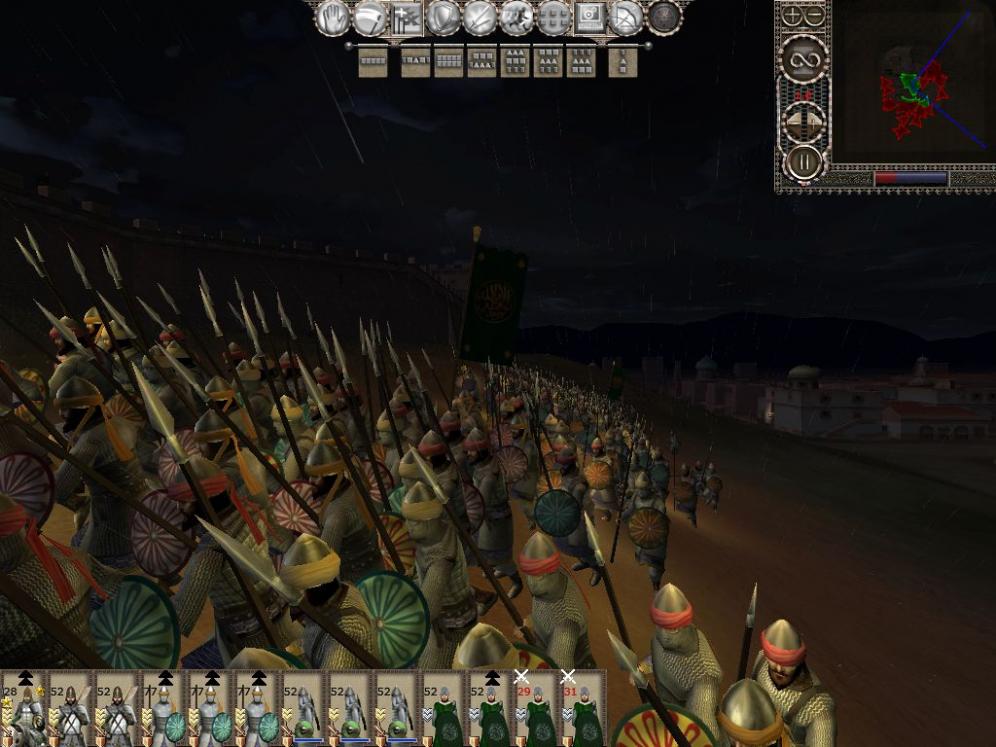Click the round dark seal button
Screen dimensions: 996x747
click(x=663, y=17)
